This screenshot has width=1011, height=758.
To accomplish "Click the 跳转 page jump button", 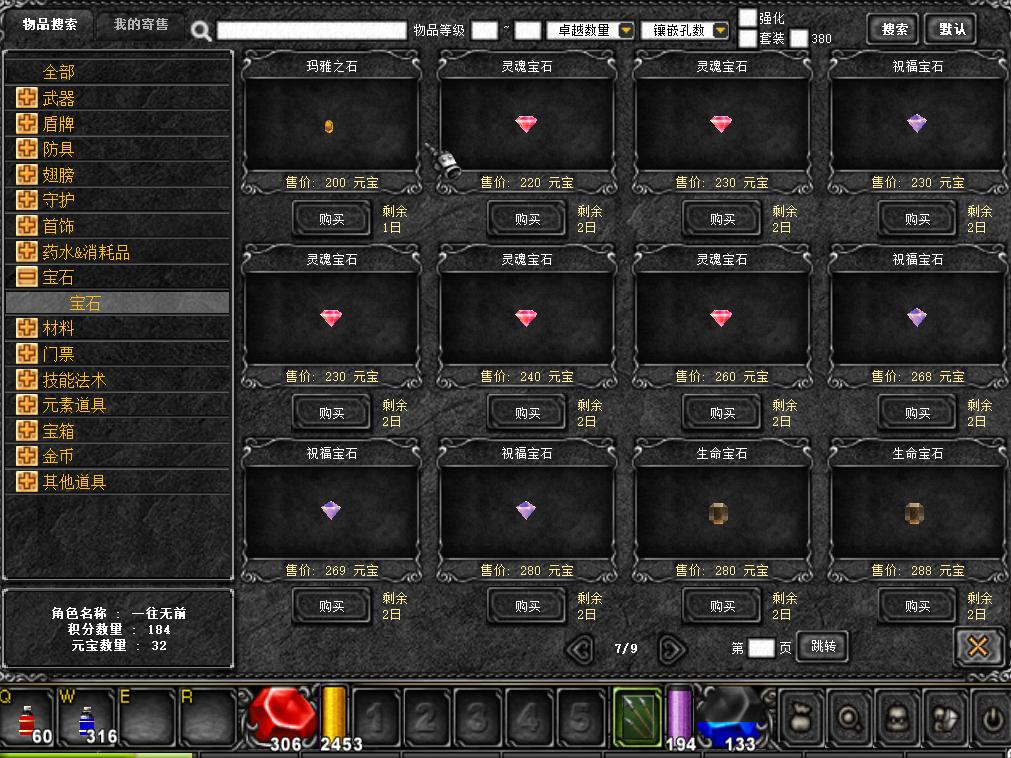I will pos(823,647).
